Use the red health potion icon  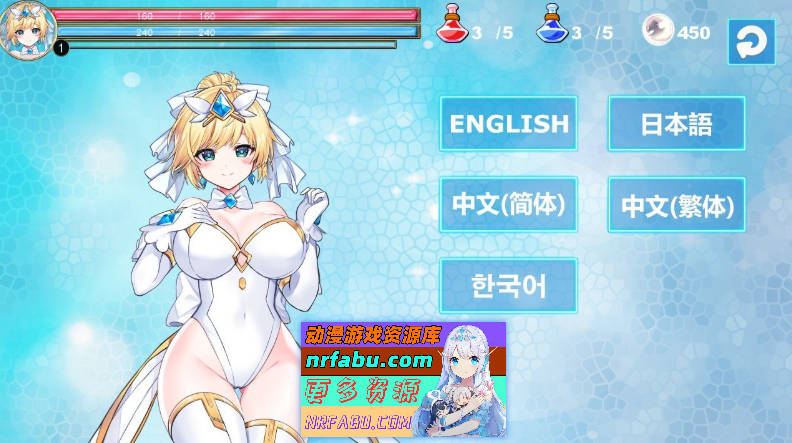pos(451,26)
